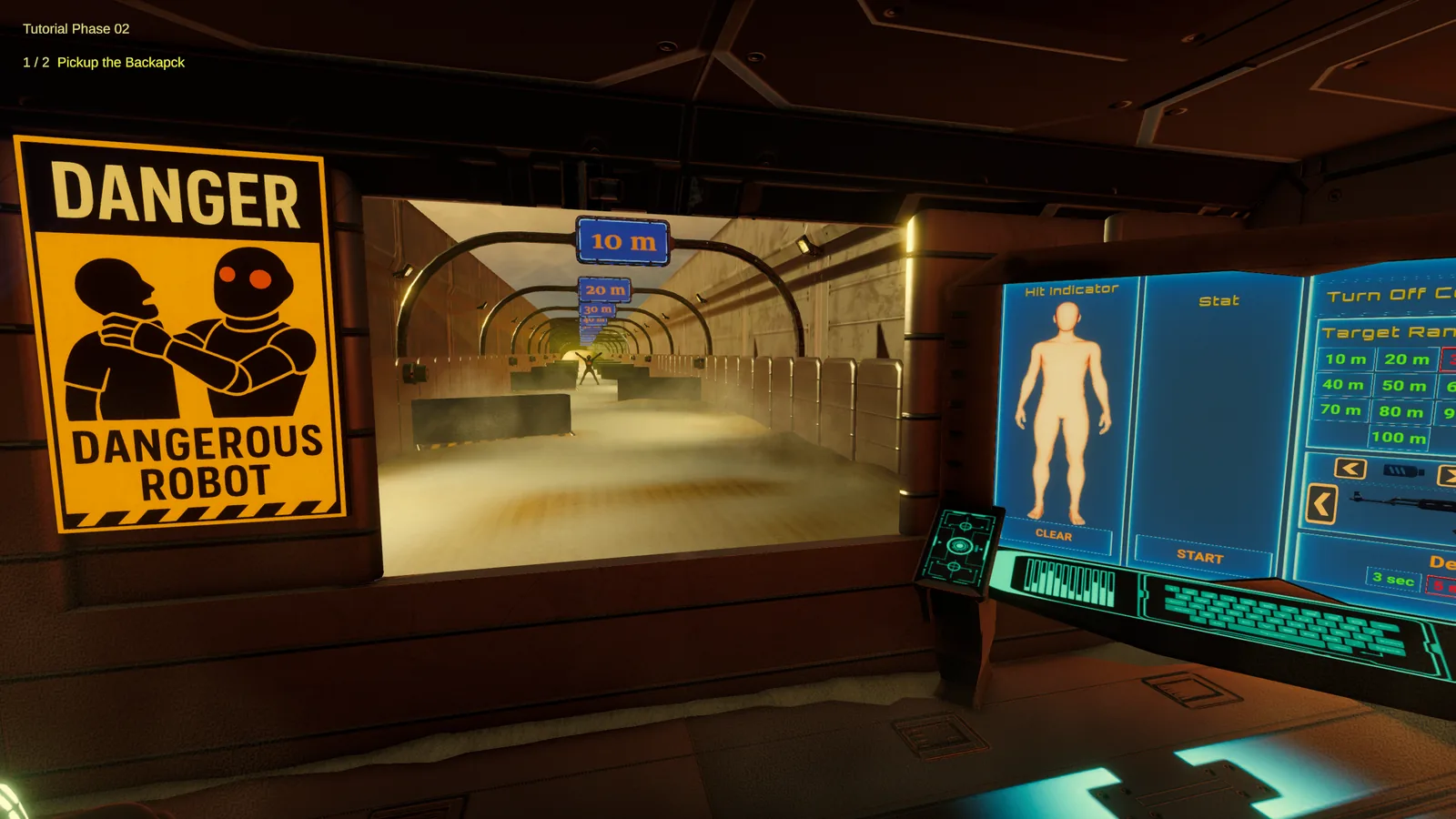The image size is (1456, 819).
Task: Start the shooting range session
Action: click(x=1199, y=556)
